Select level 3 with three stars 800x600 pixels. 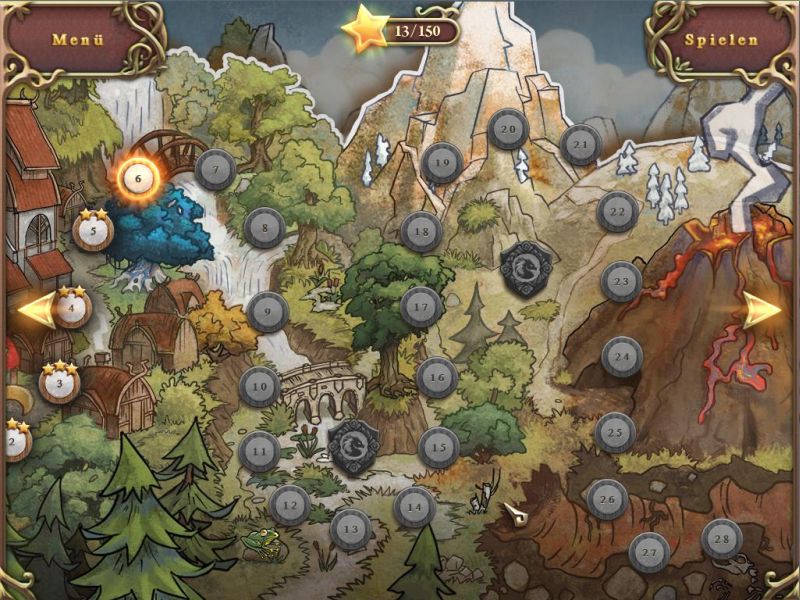click(x=59, y=383)
